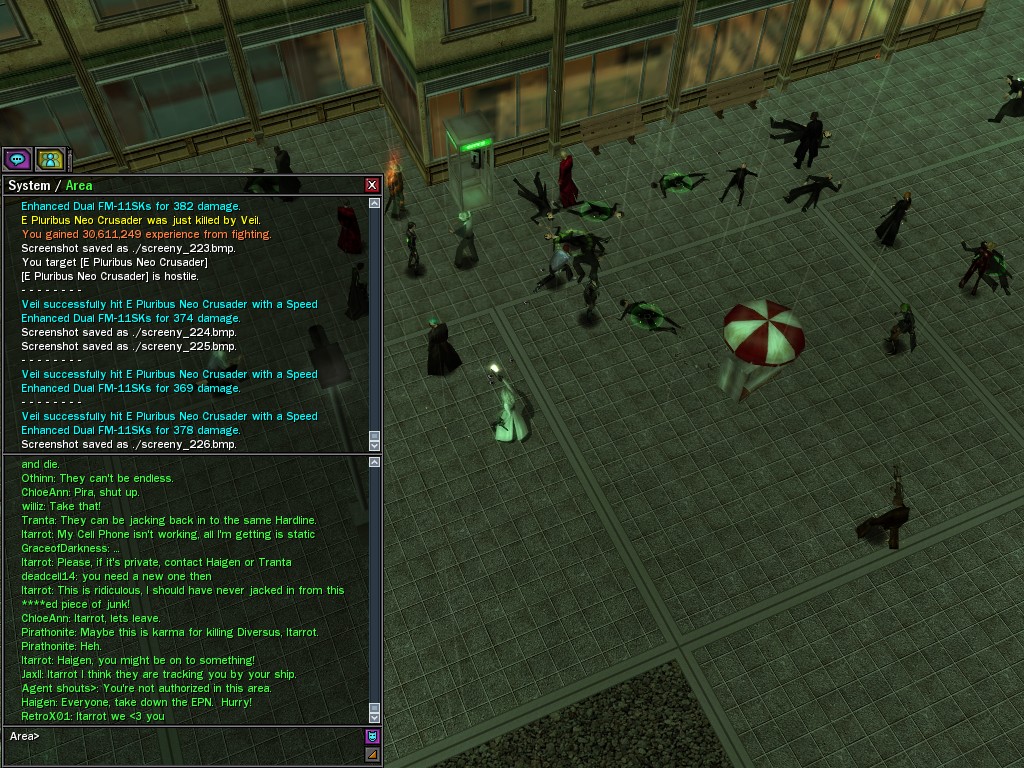
Task: Click the orange triangle resize handle
Action: (x=373, y=755)
